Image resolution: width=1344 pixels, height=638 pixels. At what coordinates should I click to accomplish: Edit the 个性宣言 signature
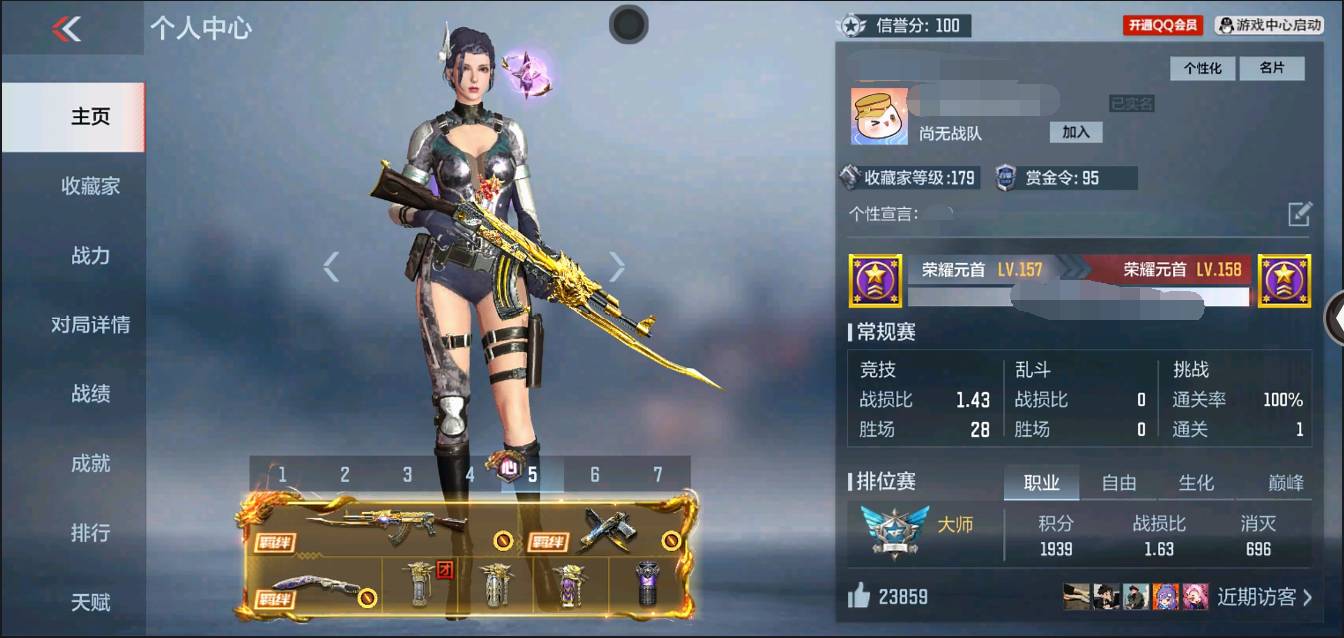point(1298,214)
